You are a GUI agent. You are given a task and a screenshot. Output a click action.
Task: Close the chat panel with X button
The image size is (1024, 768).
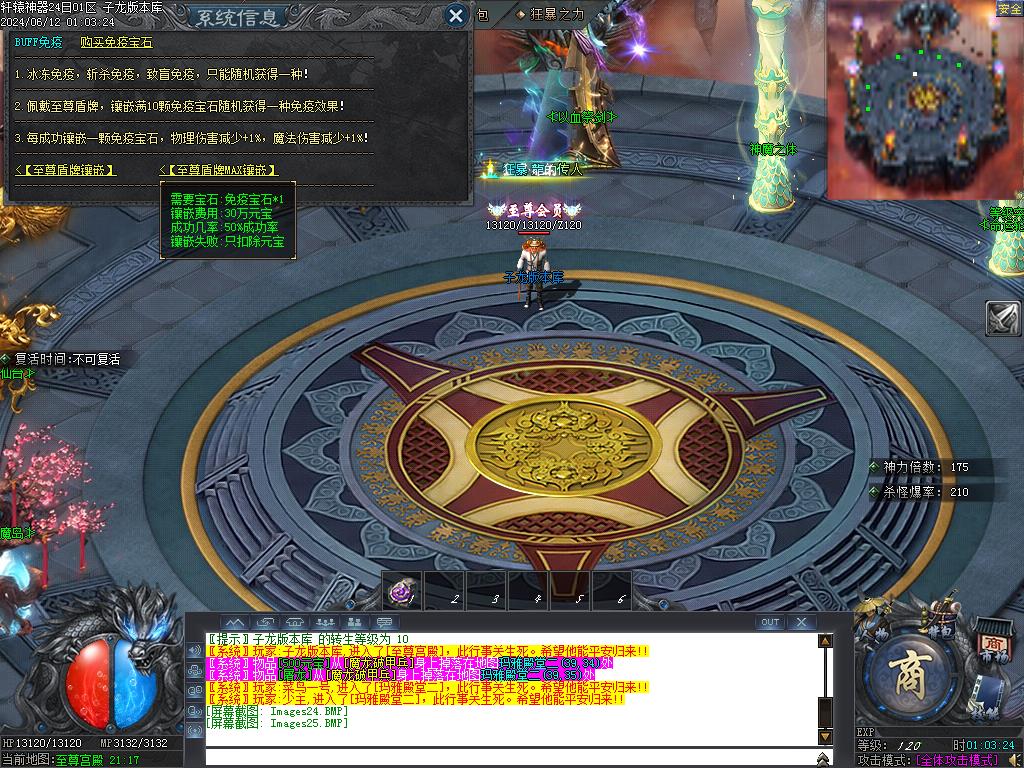pos(801,622)
